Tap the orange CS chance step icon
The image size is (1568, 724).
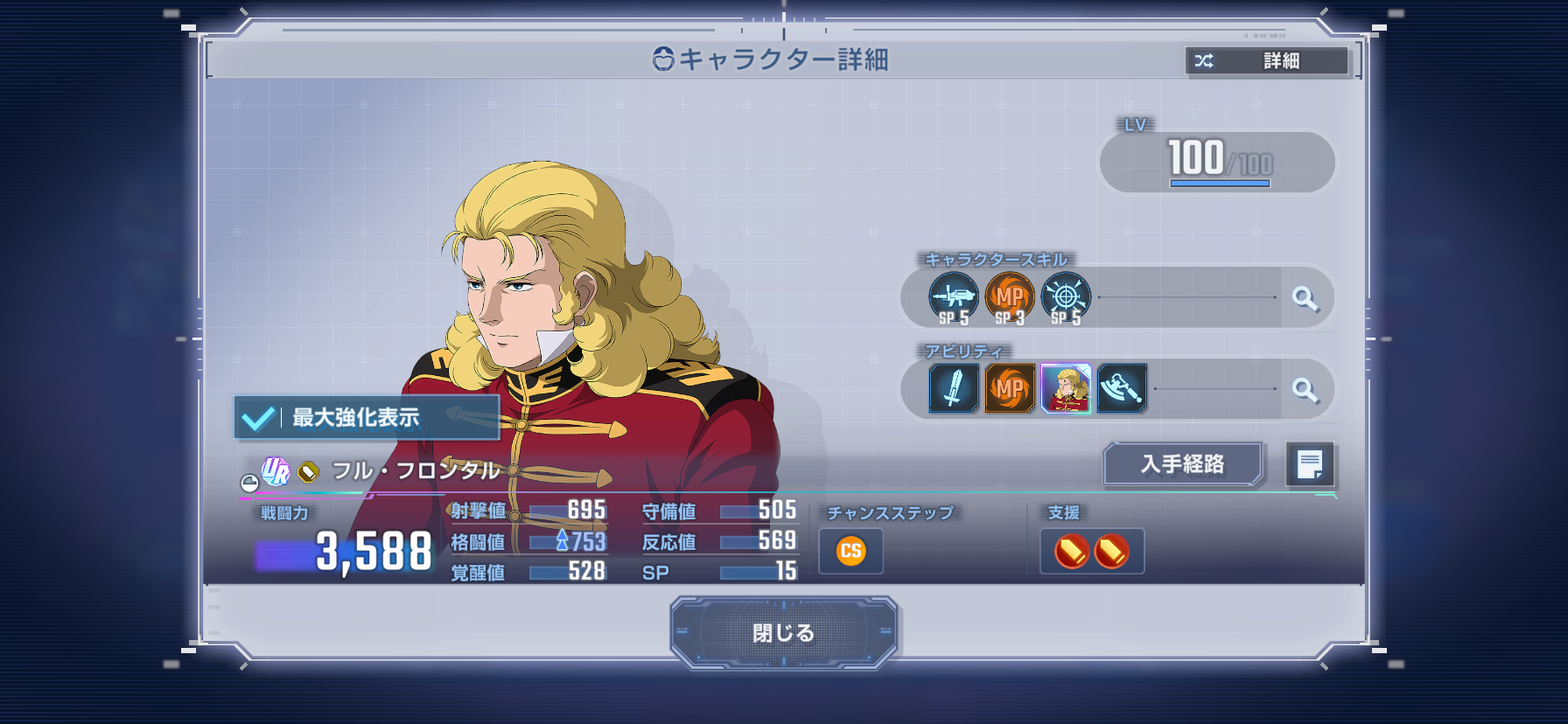tap(850, 551)
